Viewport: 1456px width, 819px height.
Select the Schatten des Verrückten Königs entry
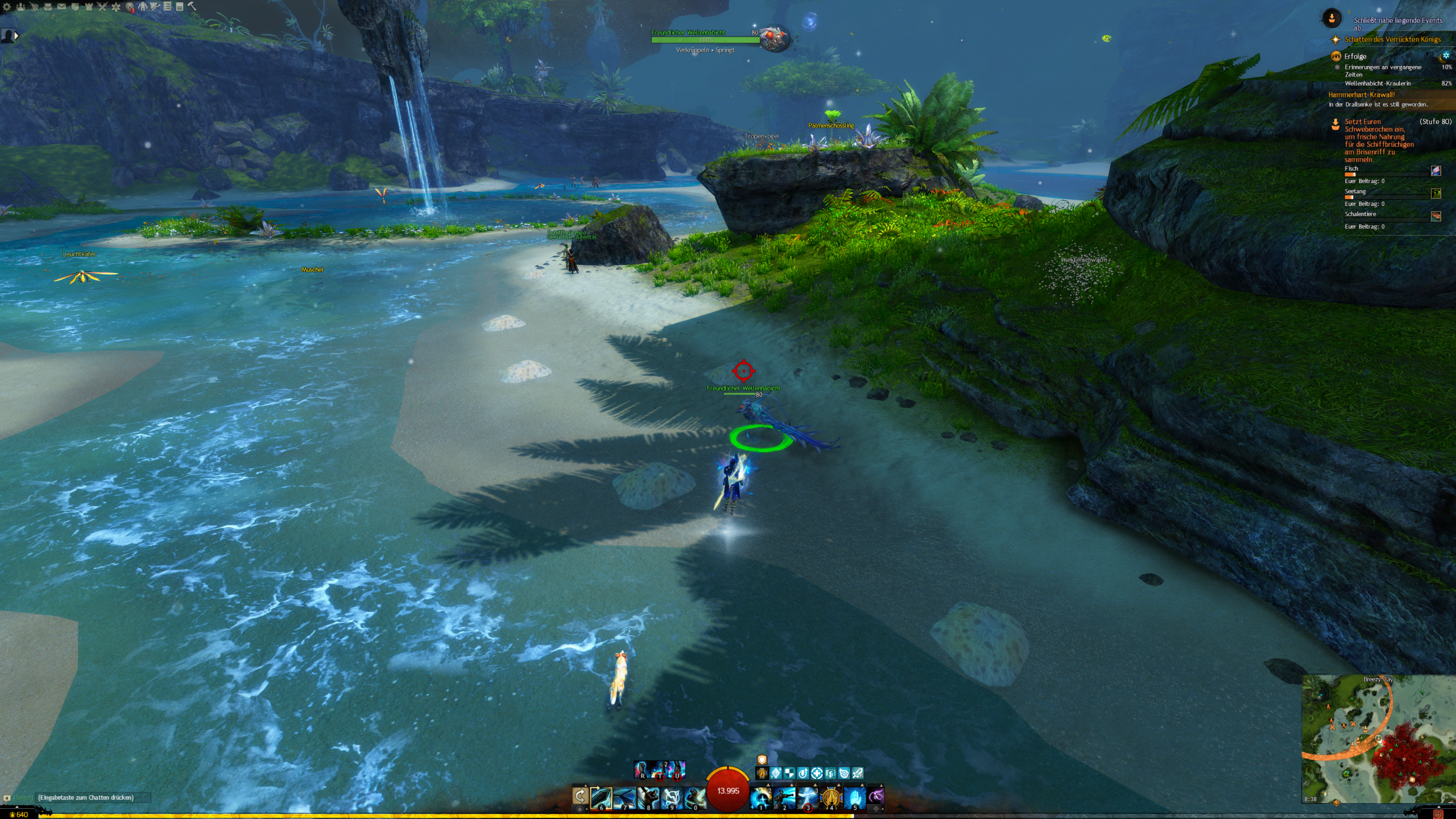pyautogui.click(x=1392, y=39)
